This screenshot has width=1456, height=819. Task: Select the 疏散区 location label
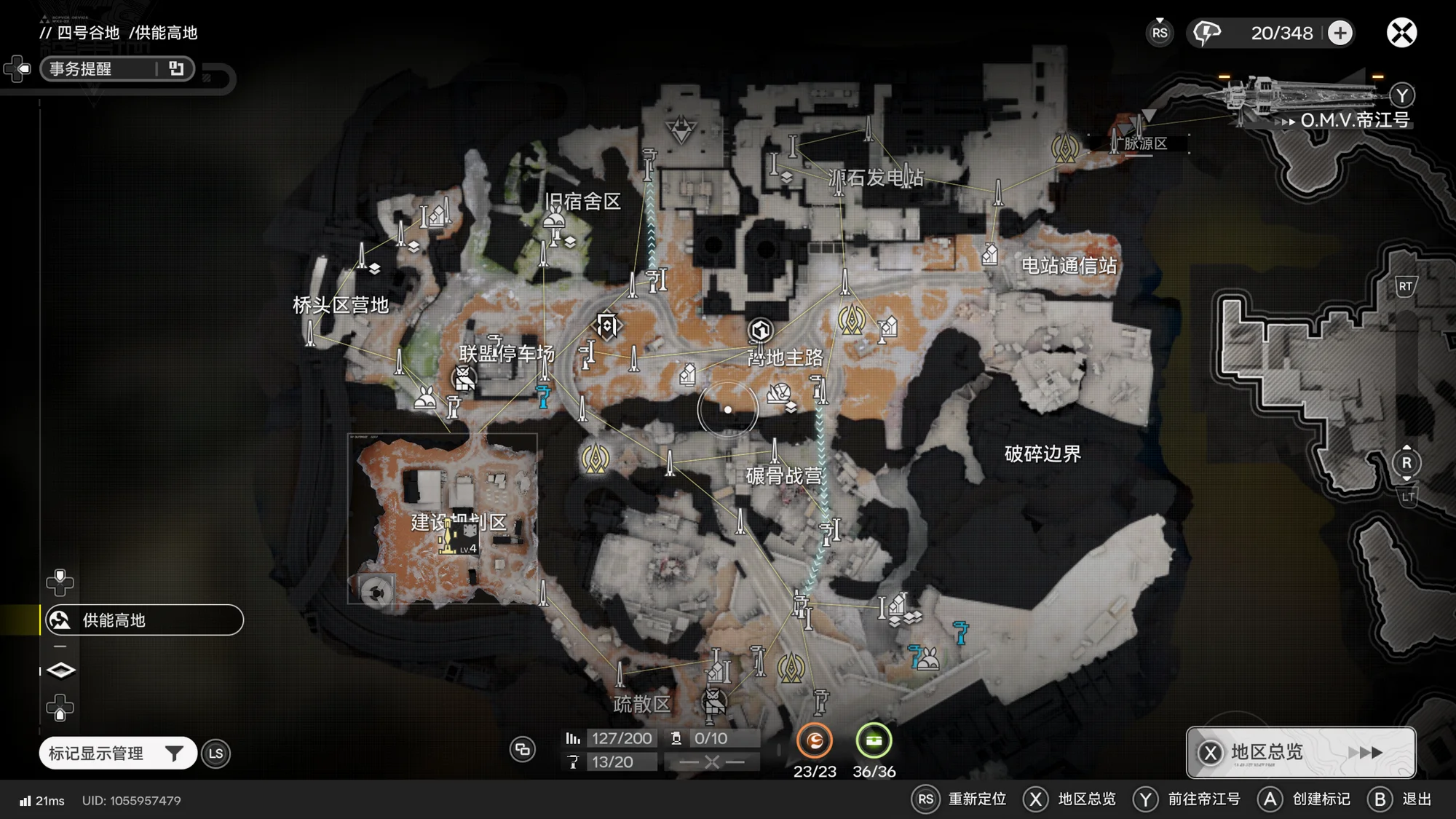[641, 704]
